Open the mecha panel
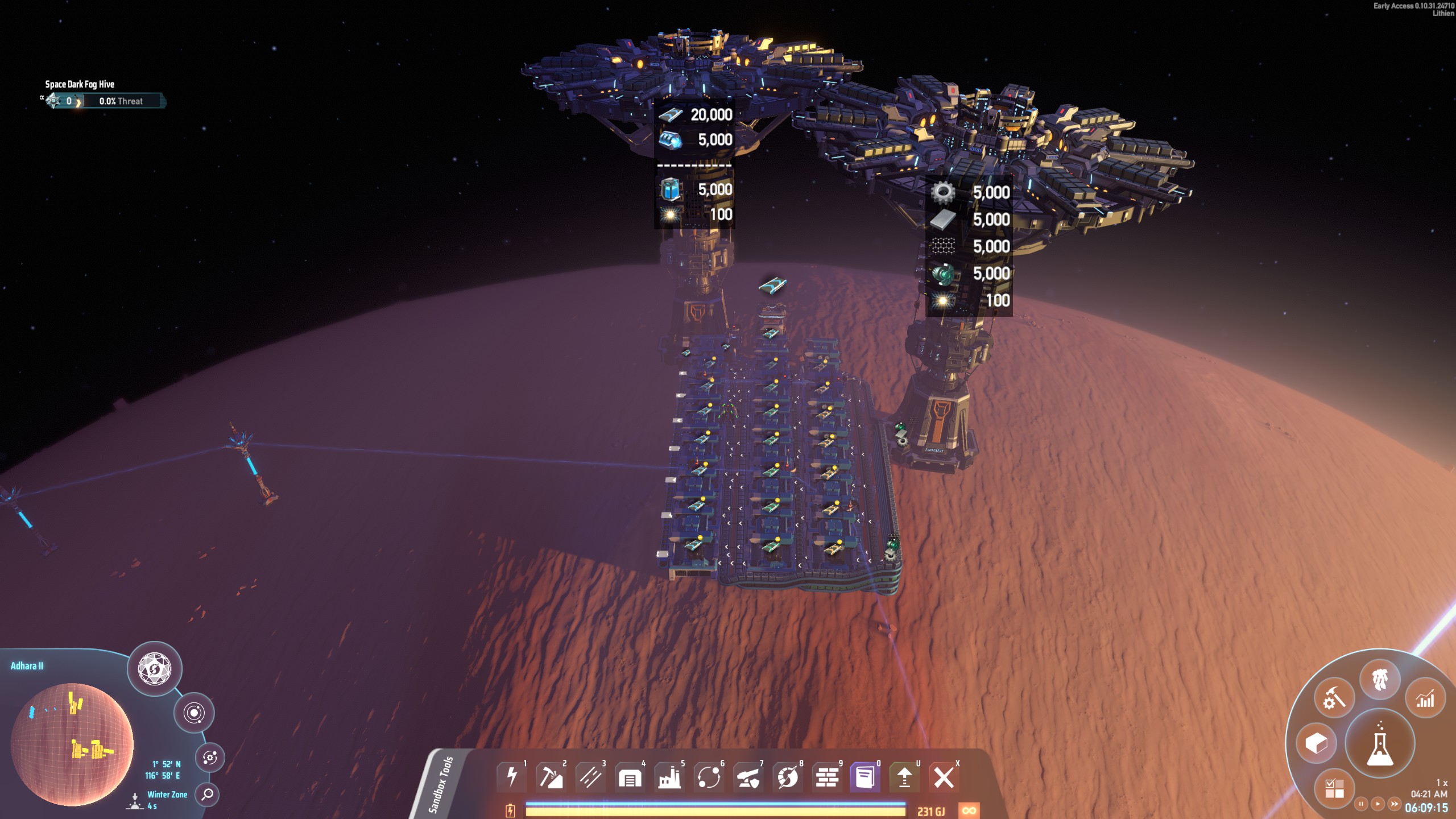Screen dimensions: 1456x819 [x=1380, y=680]
